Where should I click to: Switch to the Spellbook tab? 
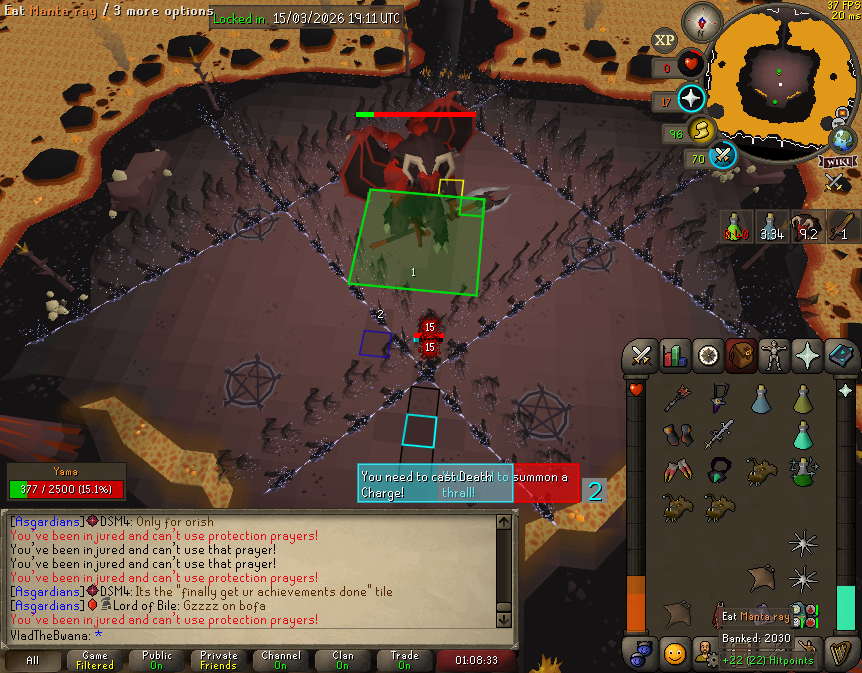click(840, 356)
